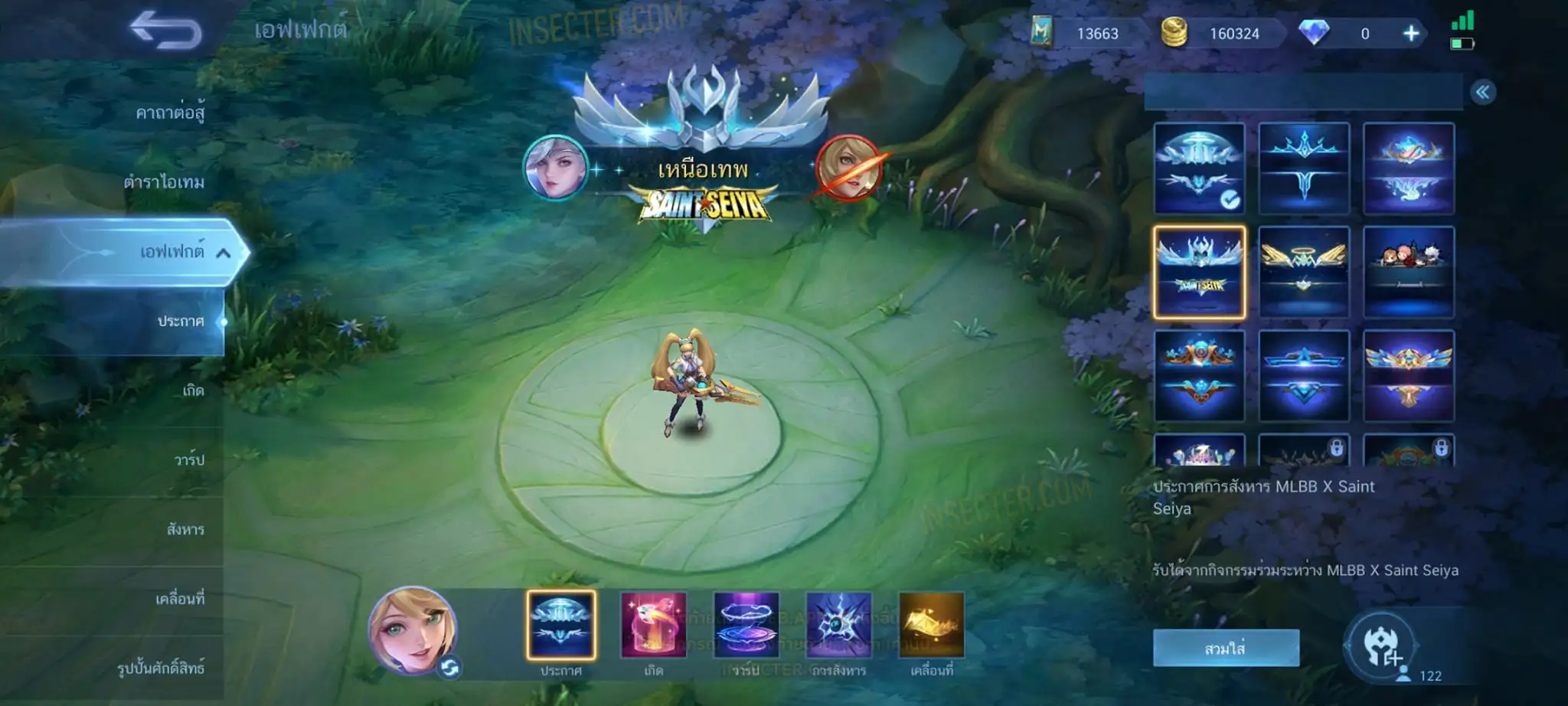Open the รูปปั้นศักดิ์สิทธิ์ menu entry

161,668
